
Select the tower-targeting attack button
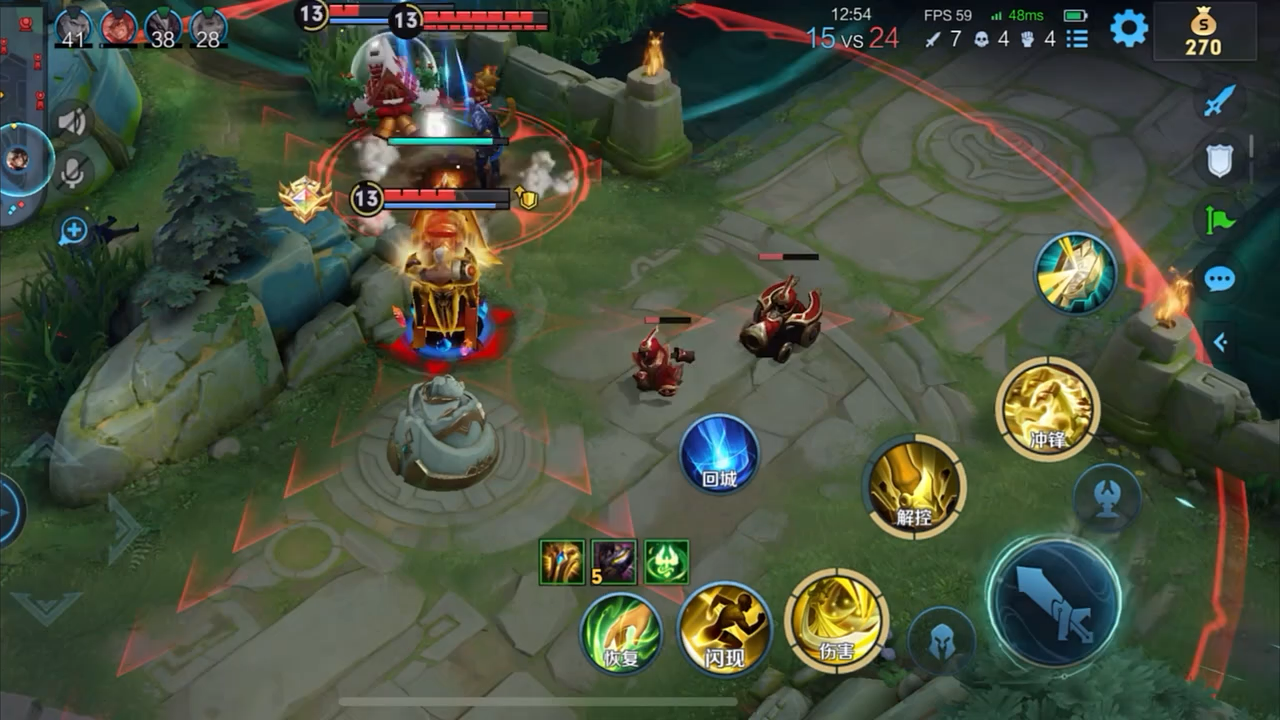(1107, 497)
